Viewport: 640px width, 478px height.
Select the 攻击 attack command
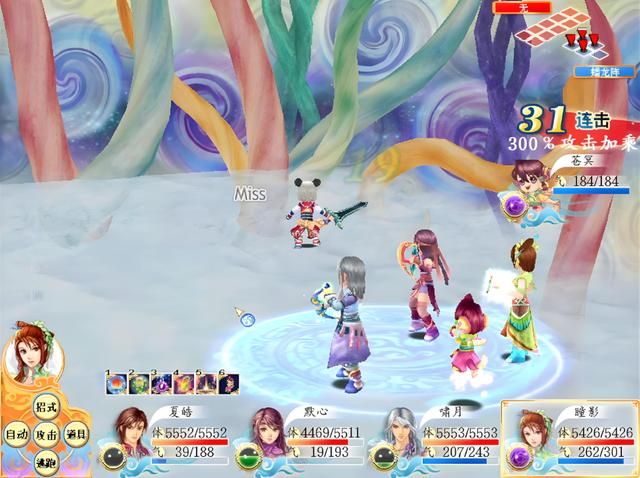tap(45, 435)
